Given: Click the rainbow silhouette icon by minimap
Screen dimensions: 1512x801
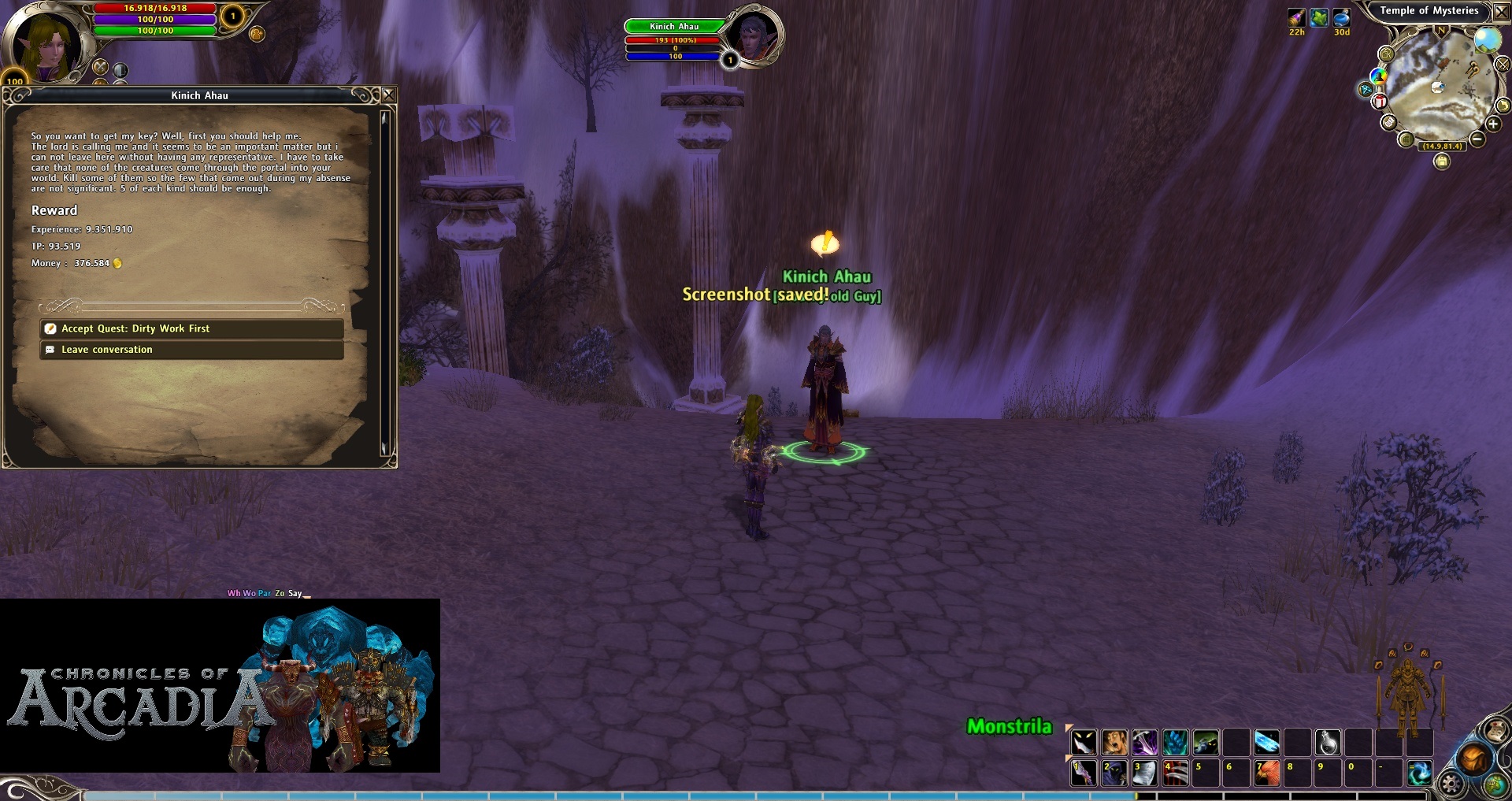Looking at the screenshot, I should tap(1378, 76).
